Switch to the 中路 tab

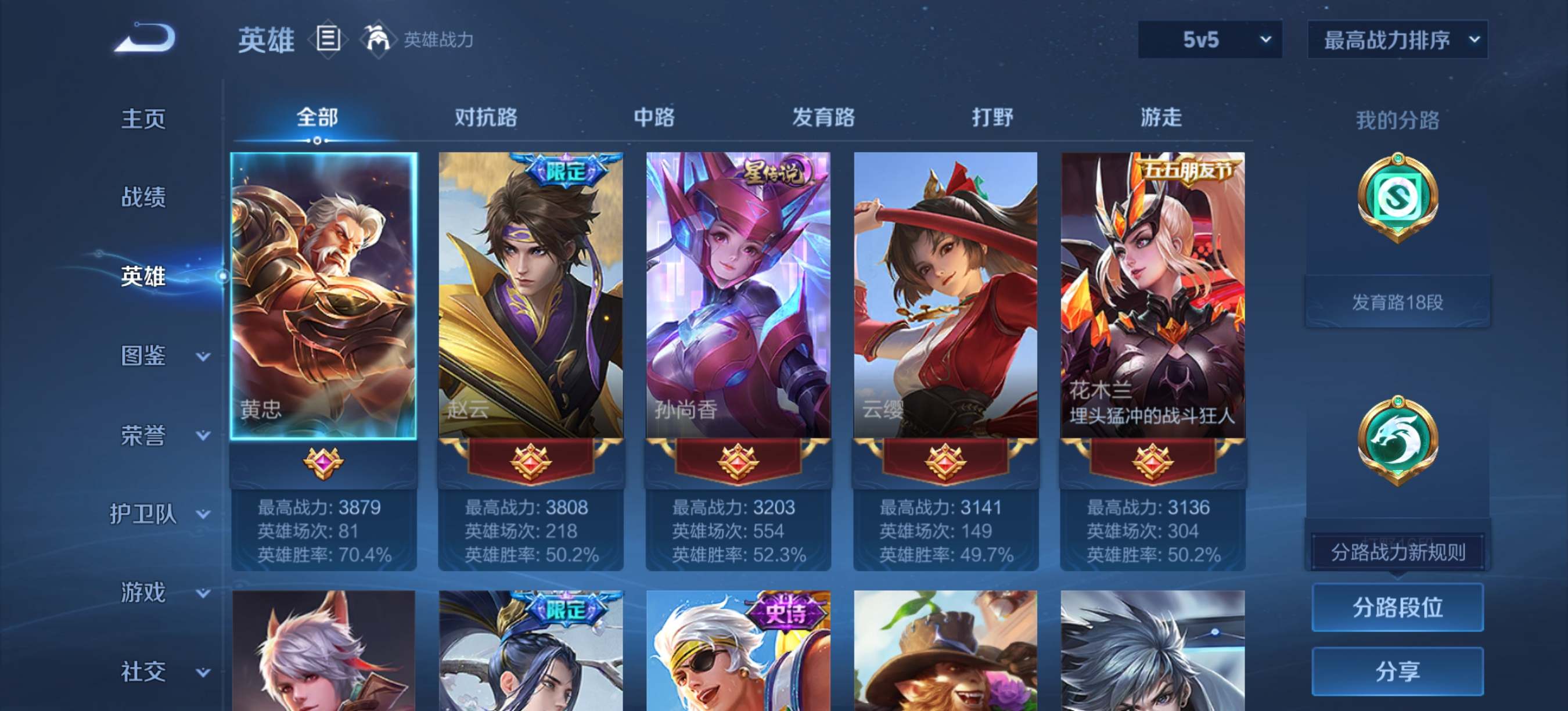654,117
